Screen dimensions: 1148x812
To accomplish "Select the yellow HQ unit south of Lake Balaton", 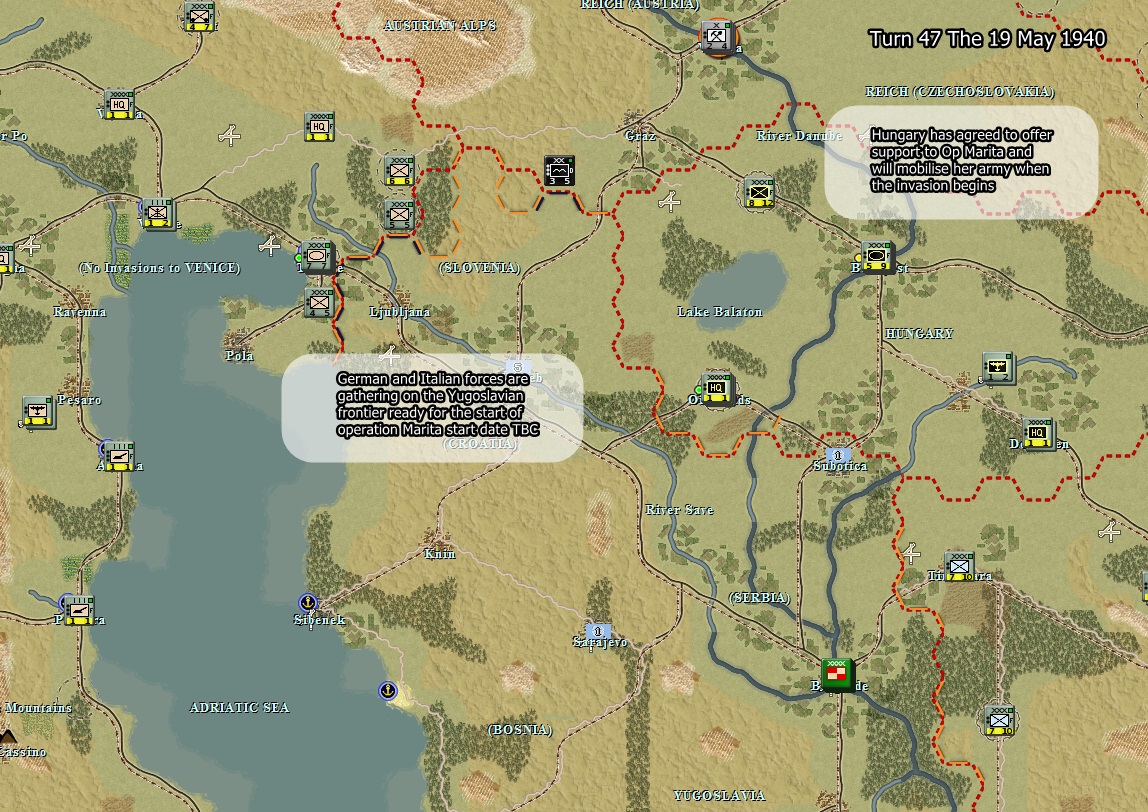I will [x=716, y=388].
